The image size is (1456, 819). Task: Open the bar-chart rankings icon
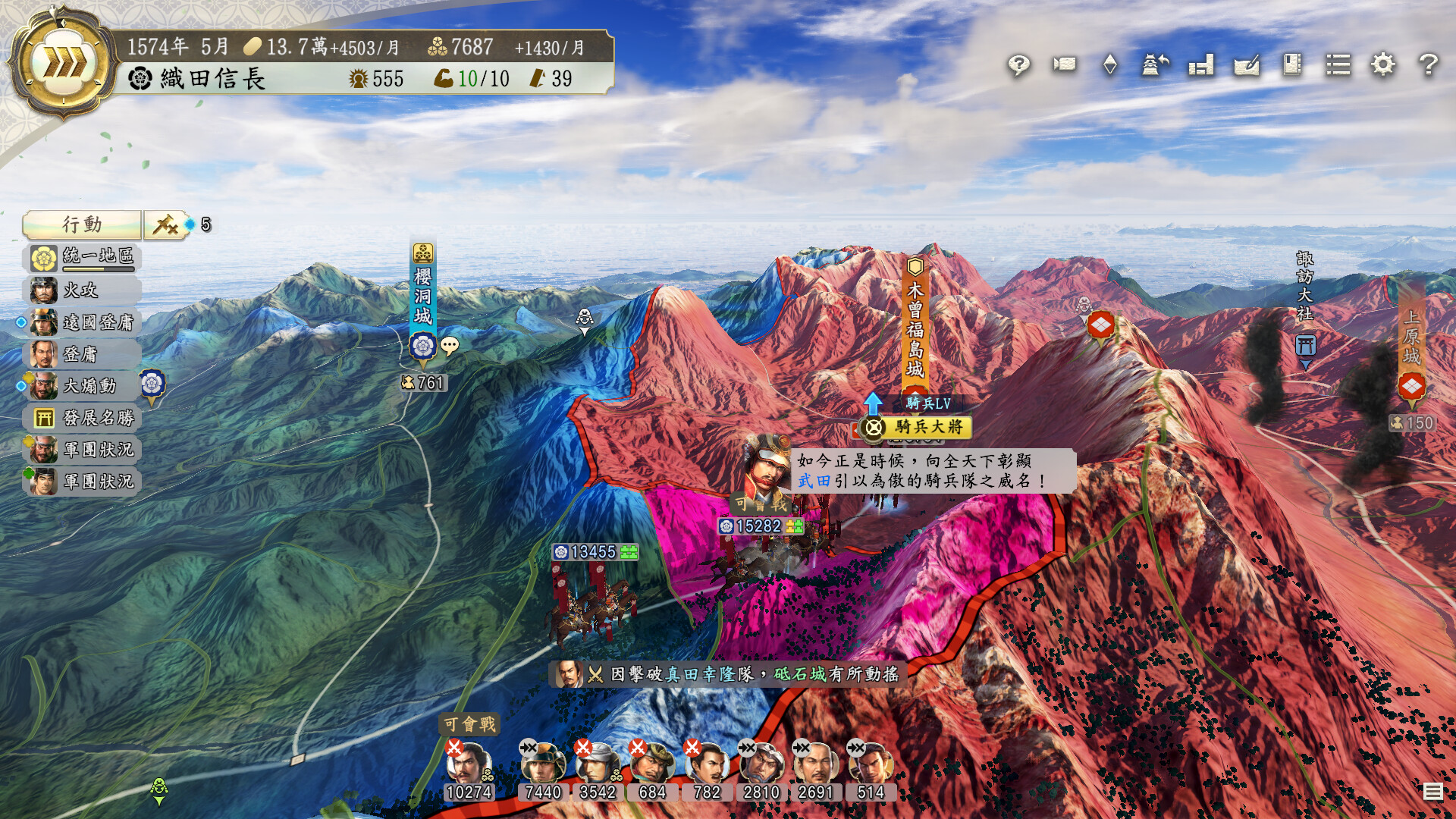[x=1200, y=66]
